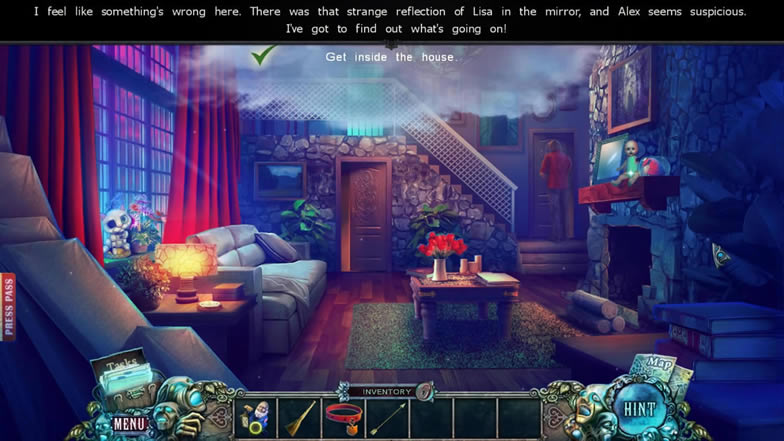This screenshot has width=784, height=441.
Task: Select the arrow inventory item
Action: pyautogui.click(x=387, y=417)
